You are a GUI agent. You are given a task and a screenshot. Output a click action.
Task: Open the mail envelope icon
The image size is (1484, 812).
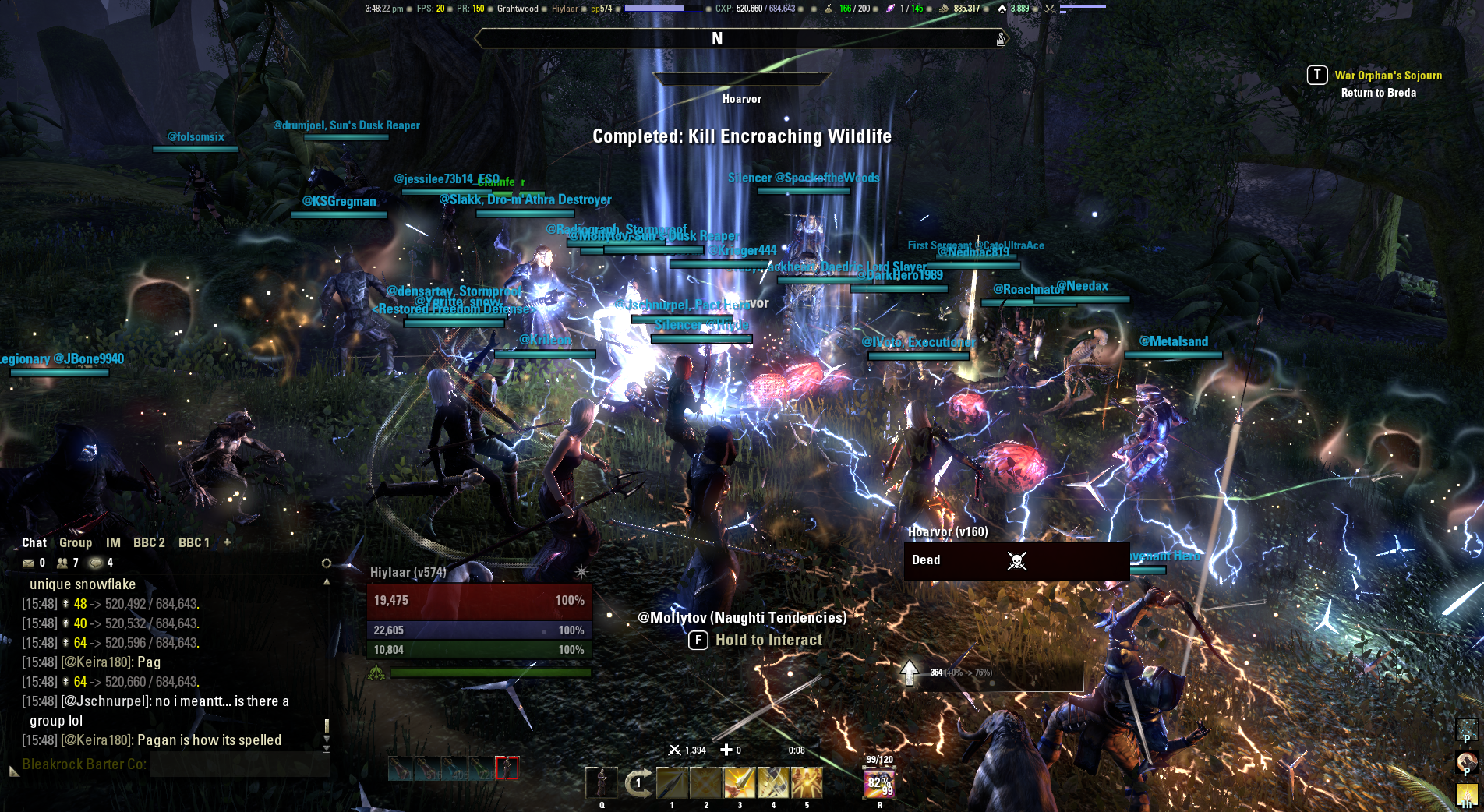(29, 563)
